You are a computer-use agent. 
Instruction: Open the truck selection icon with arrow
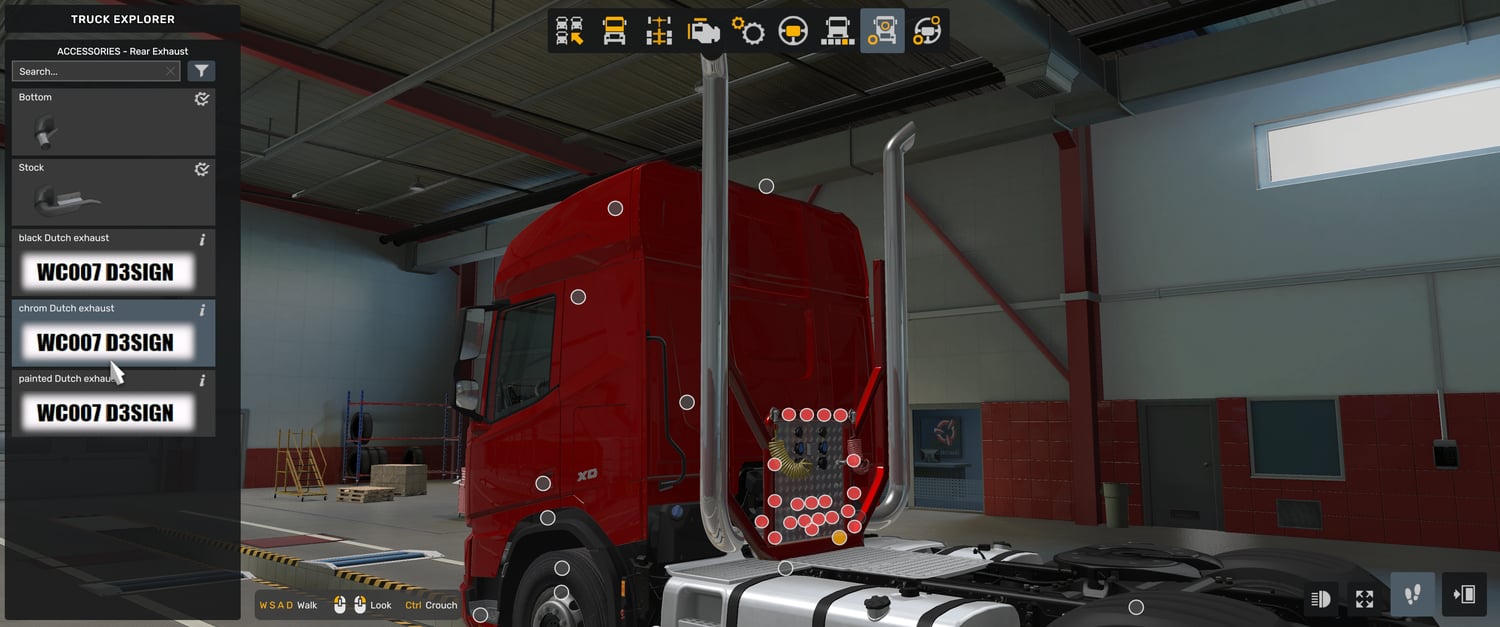570,31
